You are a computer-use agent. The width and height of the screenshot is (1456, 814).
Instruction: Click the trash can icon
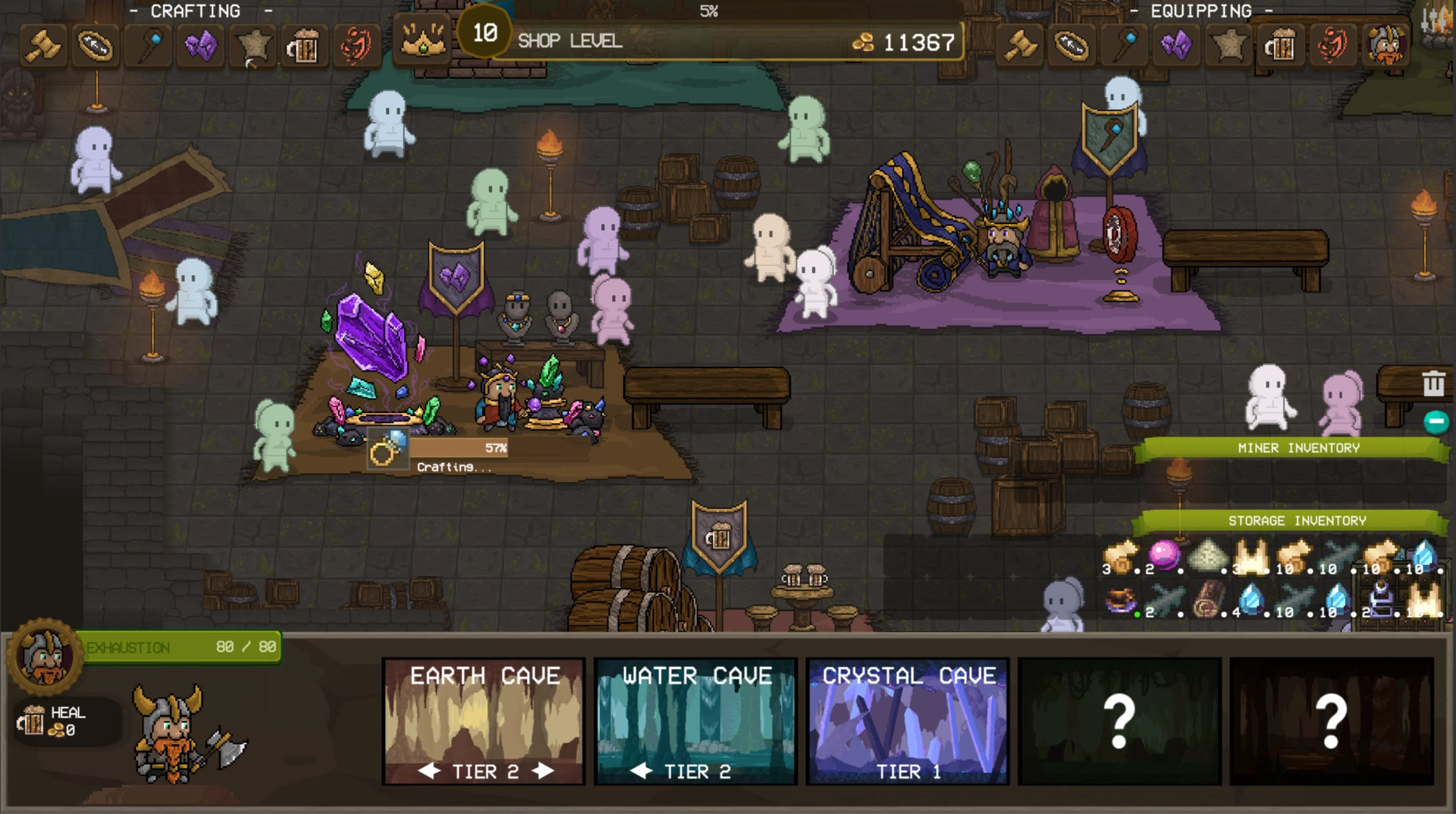coord(1432,384)
